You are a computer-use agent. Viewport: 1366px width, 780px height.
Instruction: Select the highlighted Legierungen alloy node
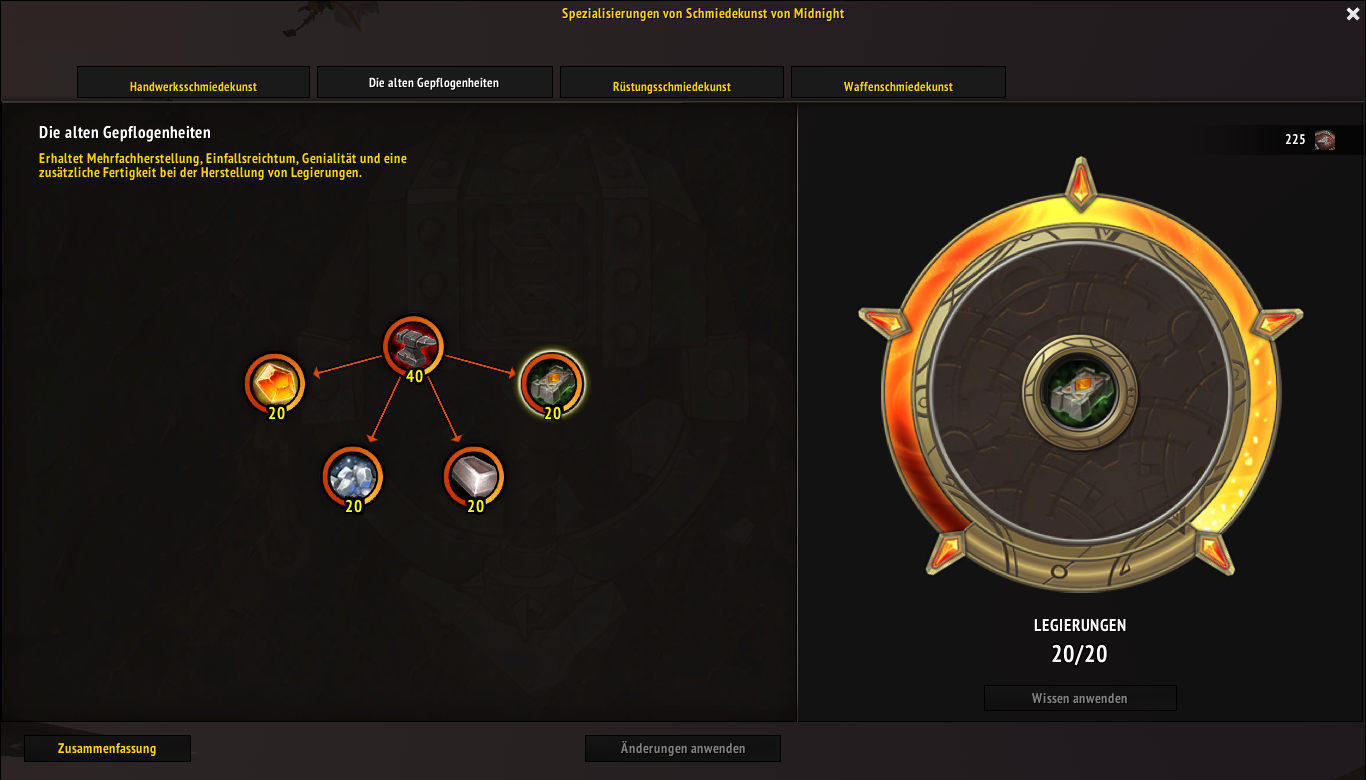(552, 382)
